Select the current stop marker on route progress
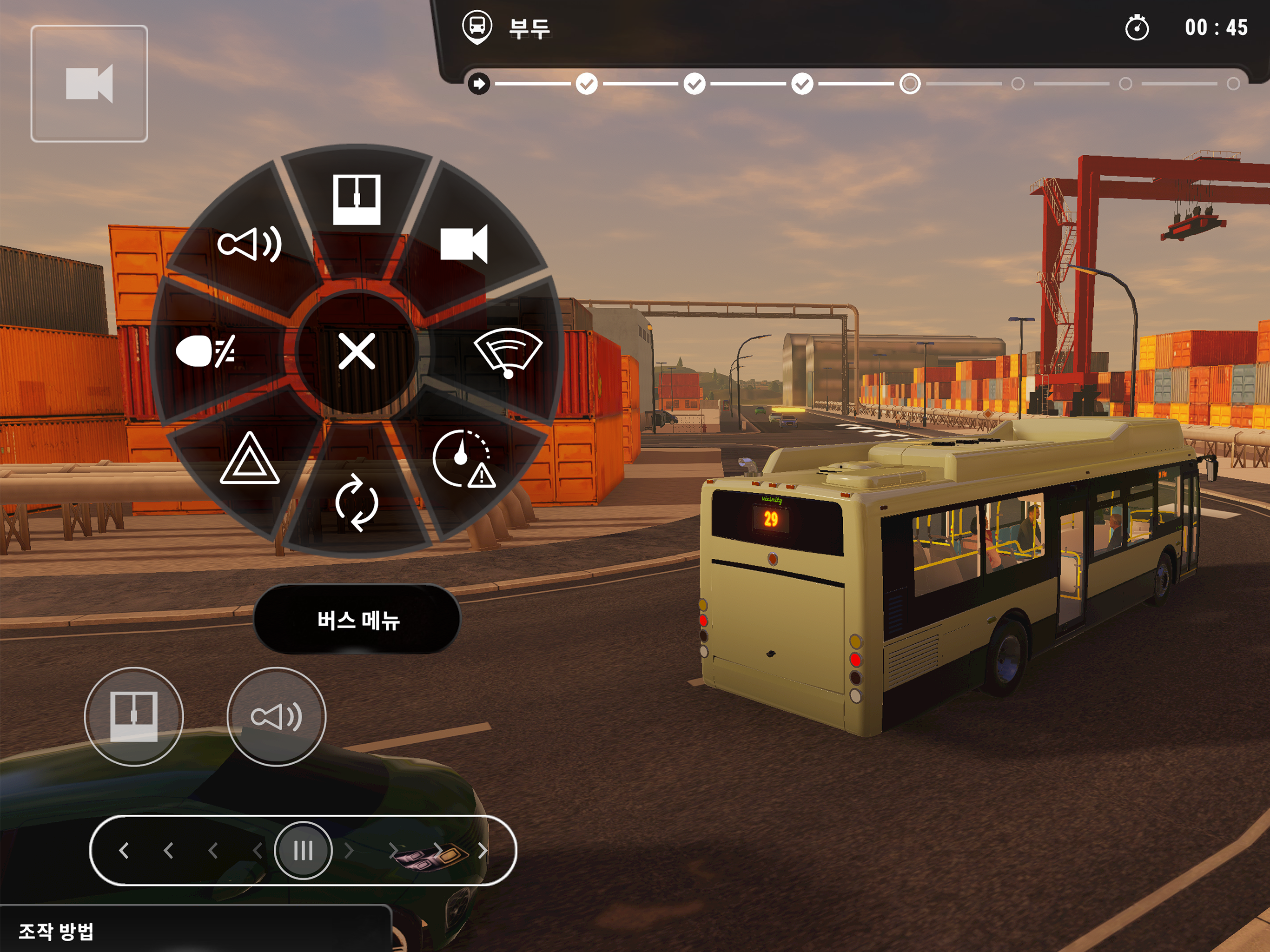The height and width of the screenshot is (952, 1270). pyautogui.click(x=909, y=84)
